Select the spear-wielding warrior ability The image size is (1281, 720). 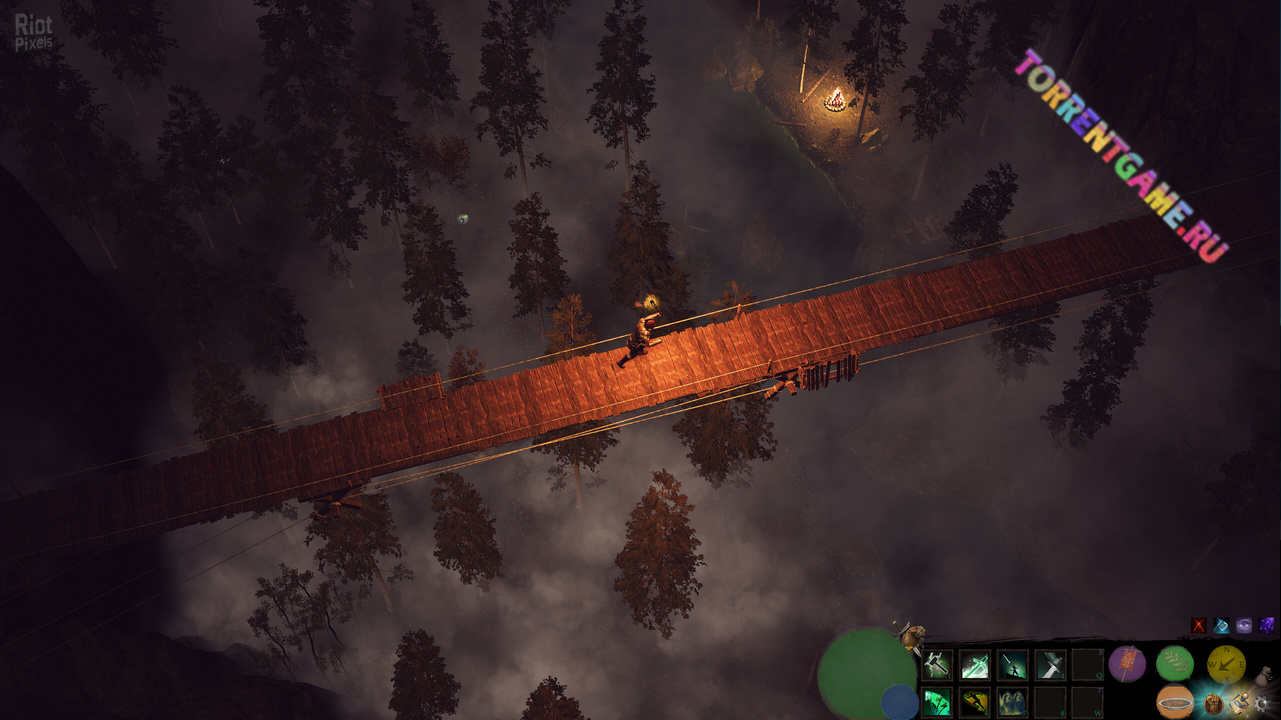1012,664
